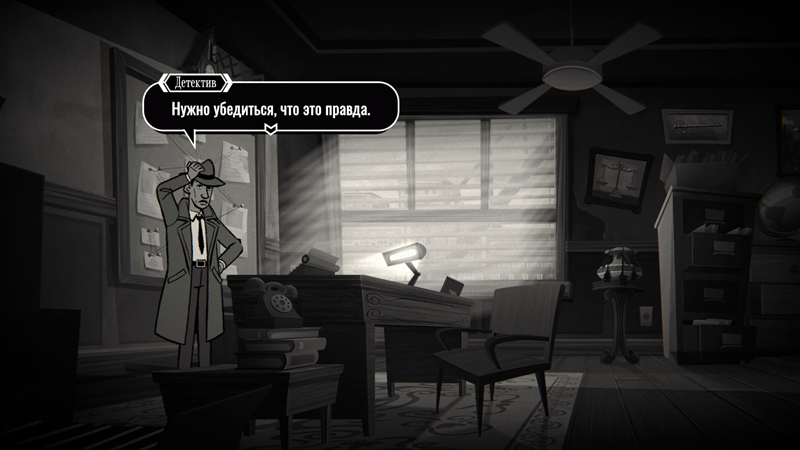Click the dialogue continue arrow

click(270, 128)
